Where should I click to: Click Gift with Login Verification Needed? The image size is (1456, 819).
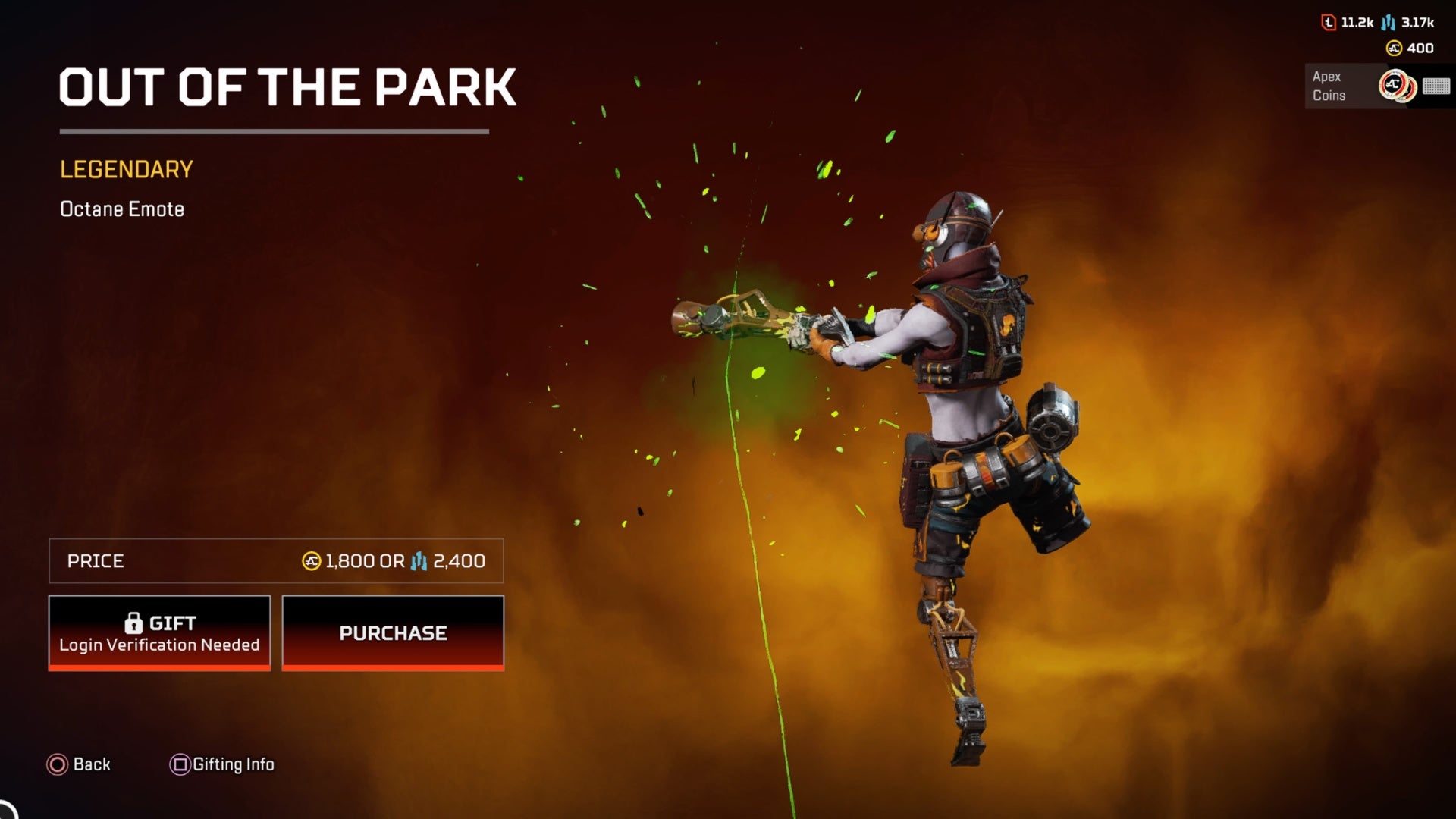(159, 633)
